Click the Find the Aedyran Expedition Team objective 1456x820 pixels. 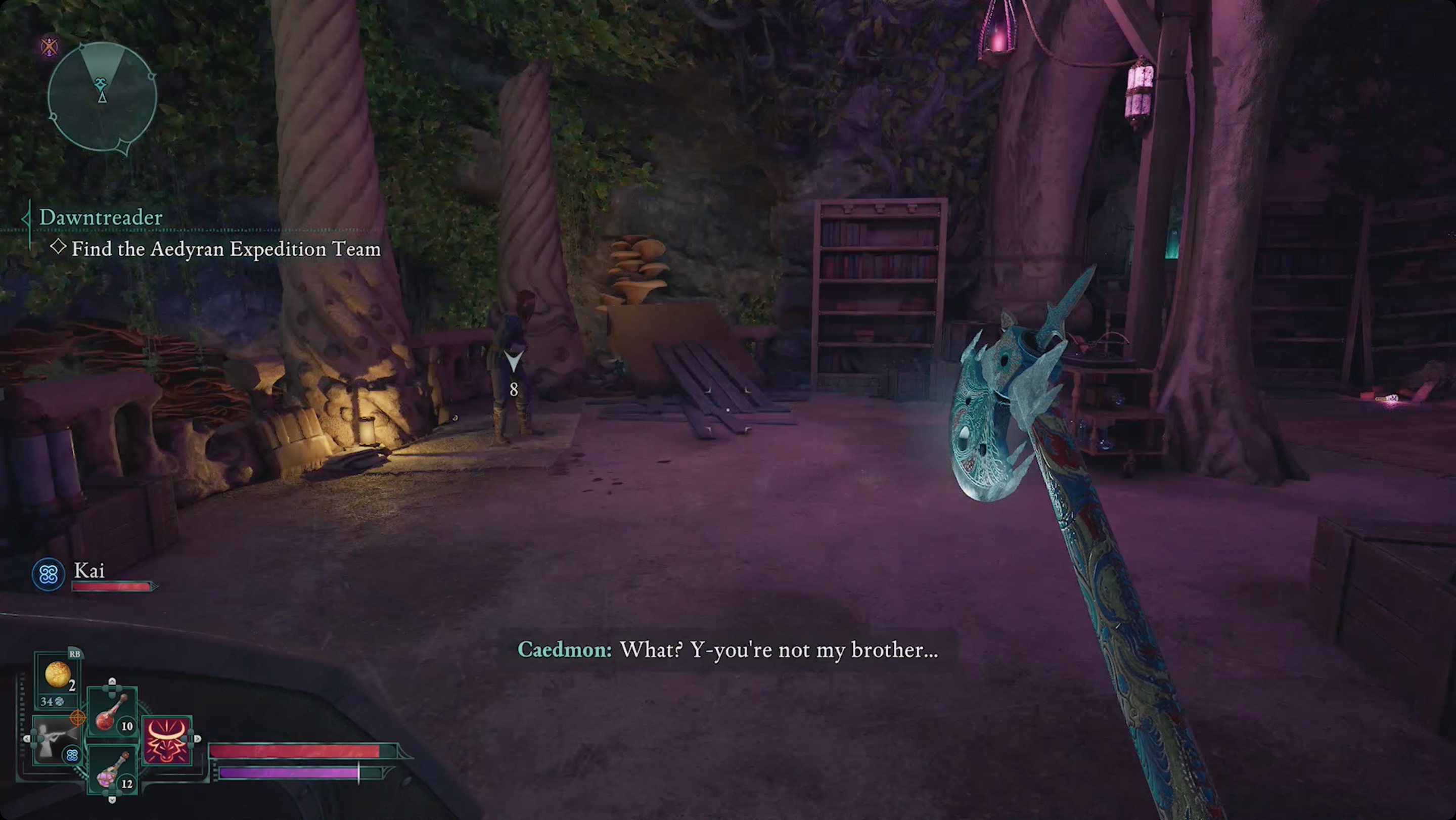tap(225, 249)
